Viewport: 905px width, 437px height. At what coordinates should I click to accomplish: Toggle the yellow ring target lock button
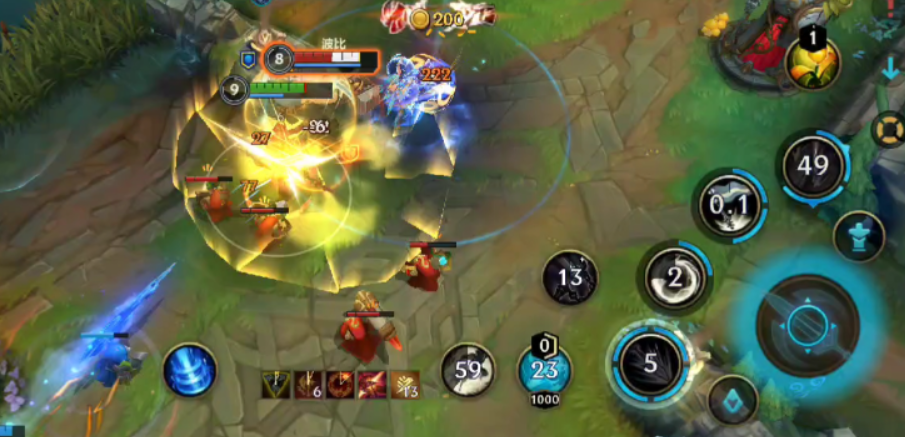point(888,129)
